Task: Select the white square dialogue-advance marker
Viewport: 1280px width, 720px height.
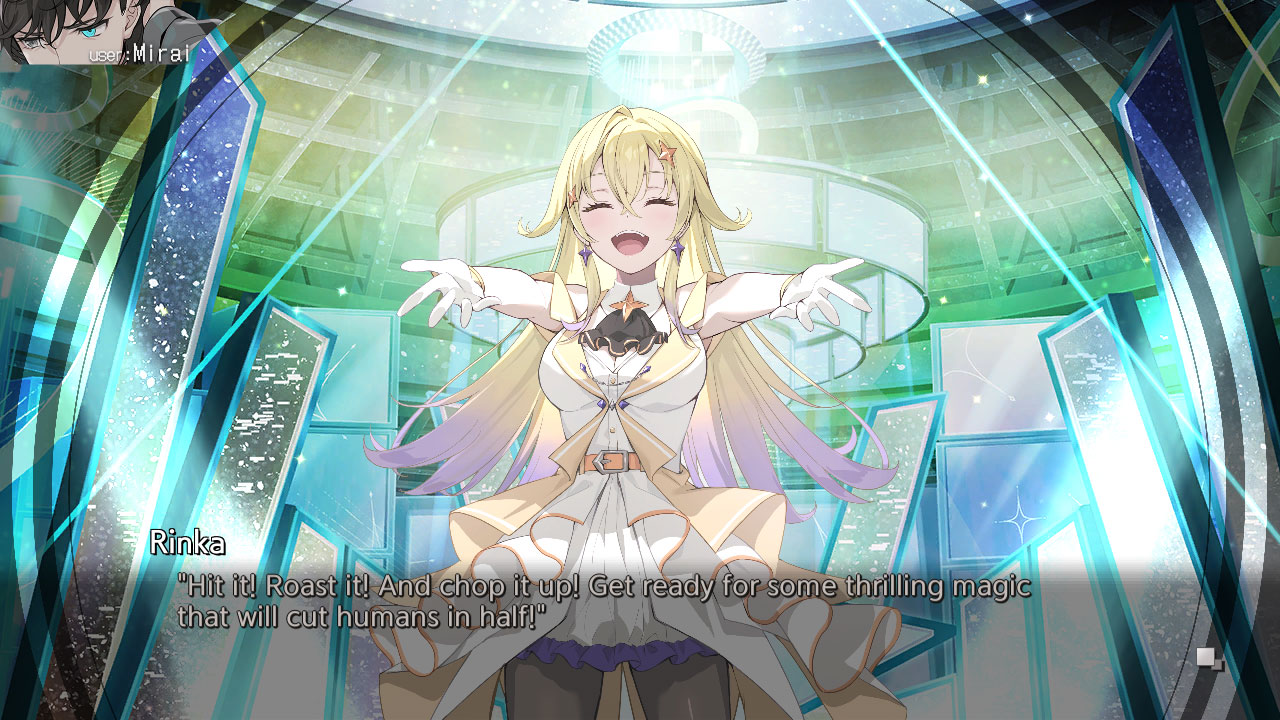Action: pos(1206,656)
